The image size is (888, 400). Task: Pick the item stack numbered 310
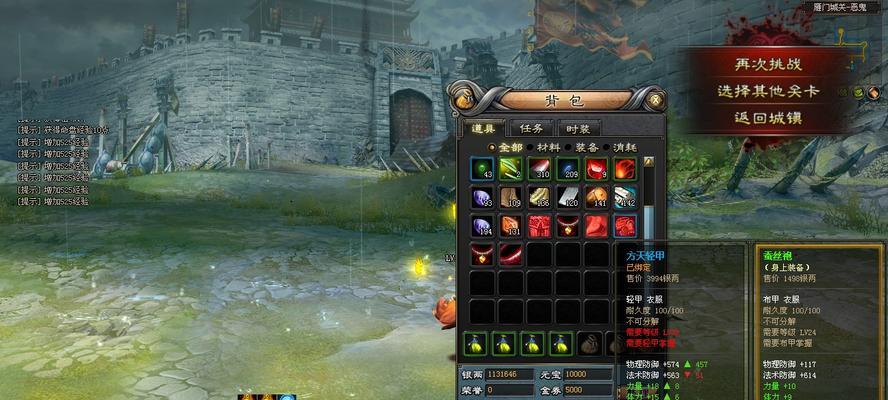[540, 169]
